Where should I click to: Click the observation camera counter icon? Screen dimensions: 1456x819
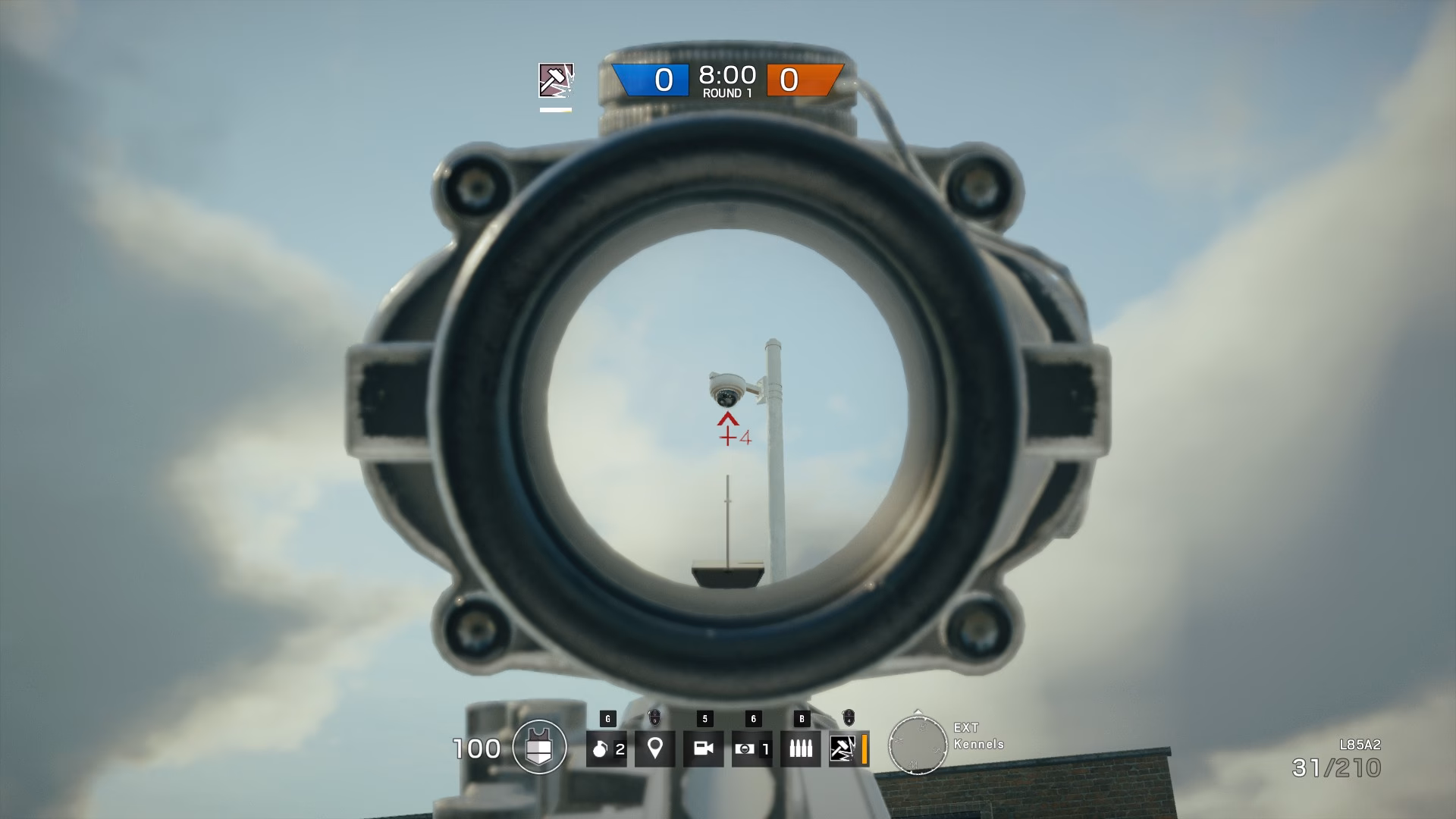click(x=751, y=749)
